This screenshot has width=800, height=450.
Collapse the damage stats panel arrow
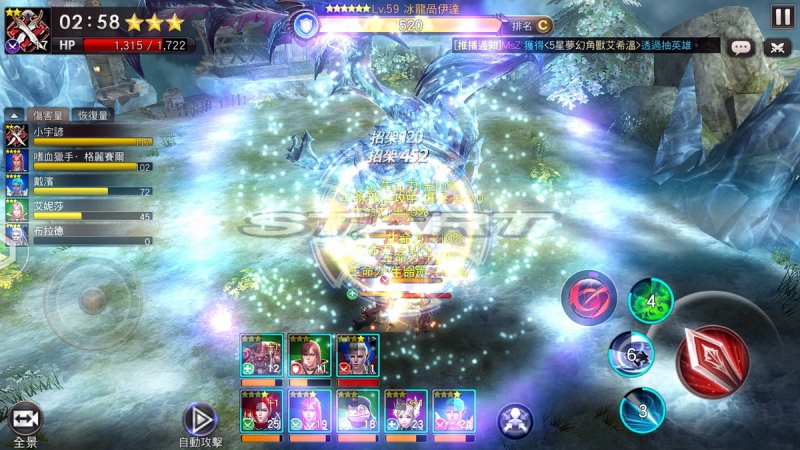[x=14, y=115]
